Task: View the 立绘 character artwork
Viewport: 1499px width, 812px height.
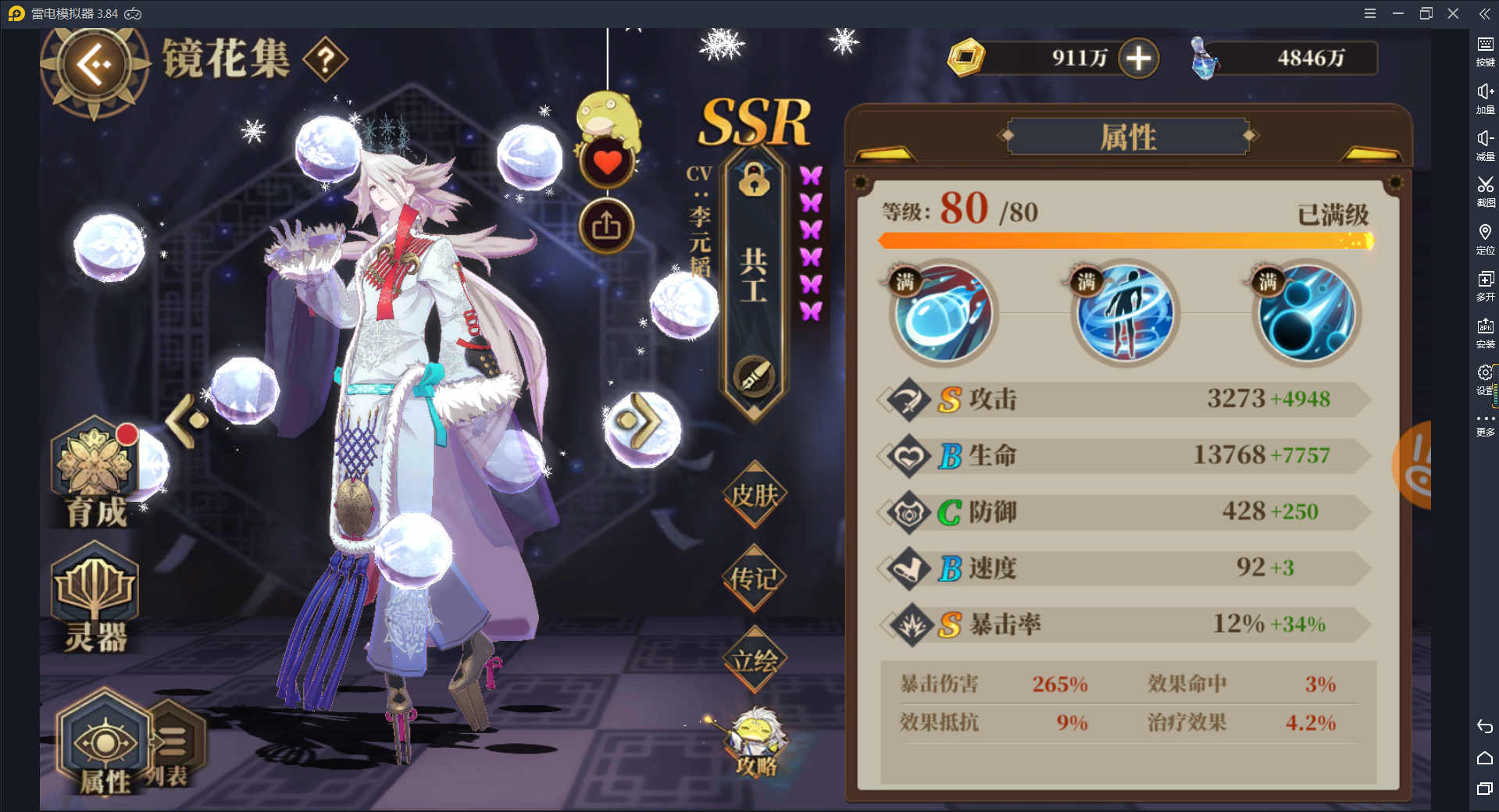Action: click(x=752, y=660)
